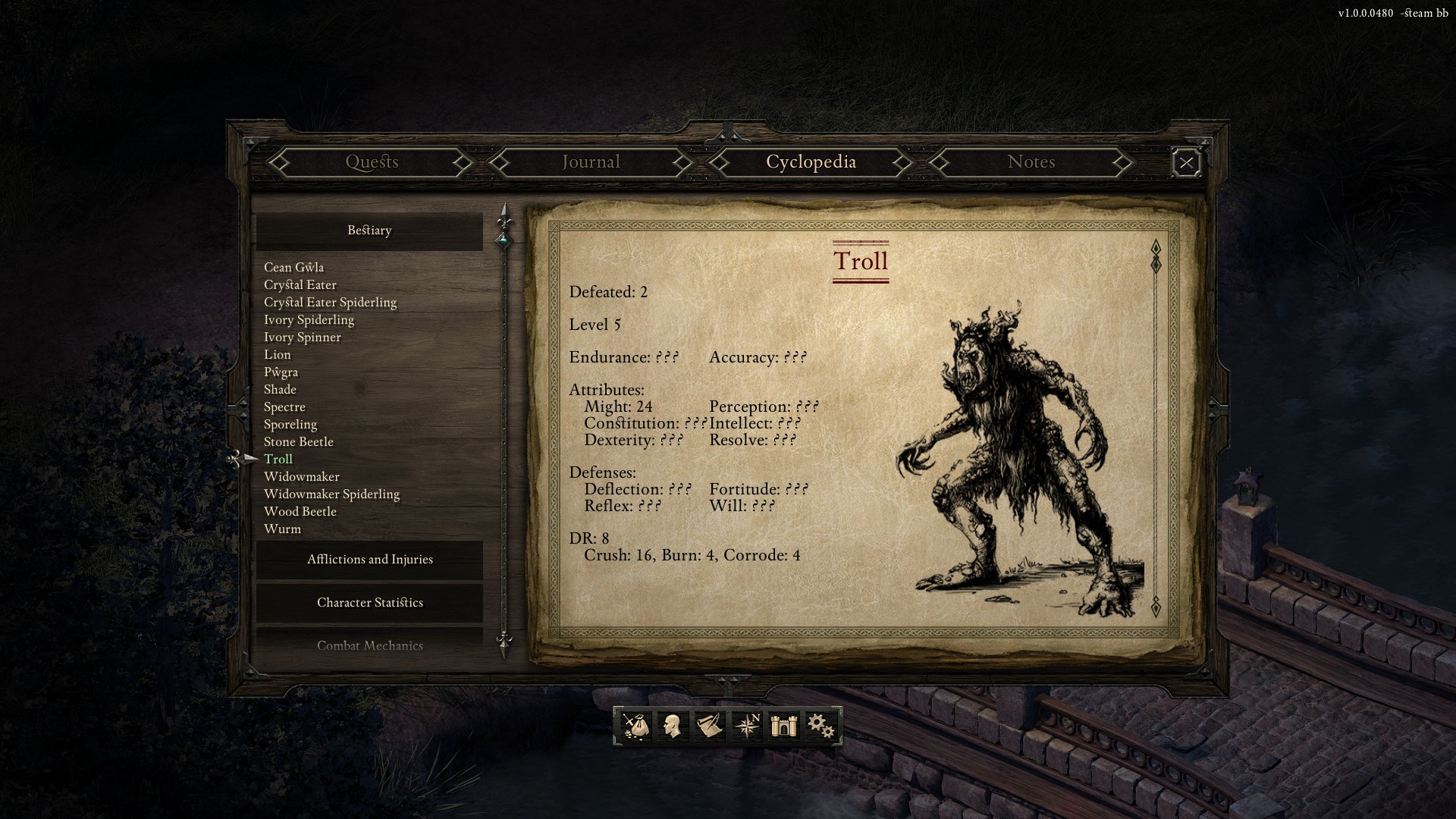The width and height of the screenshot is (1456, 819).
Task: Open options with the gears icon
Action: (x=821, y=726)
